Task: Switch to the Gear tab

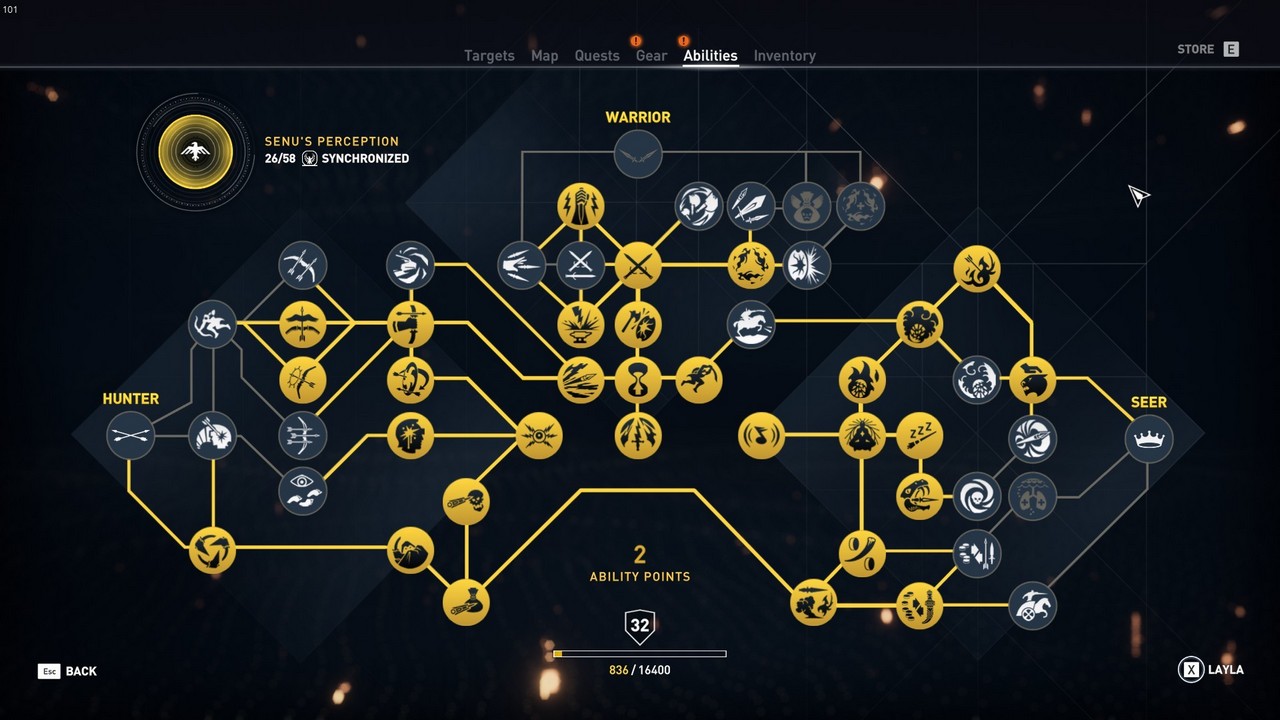Action: [651, 56]
